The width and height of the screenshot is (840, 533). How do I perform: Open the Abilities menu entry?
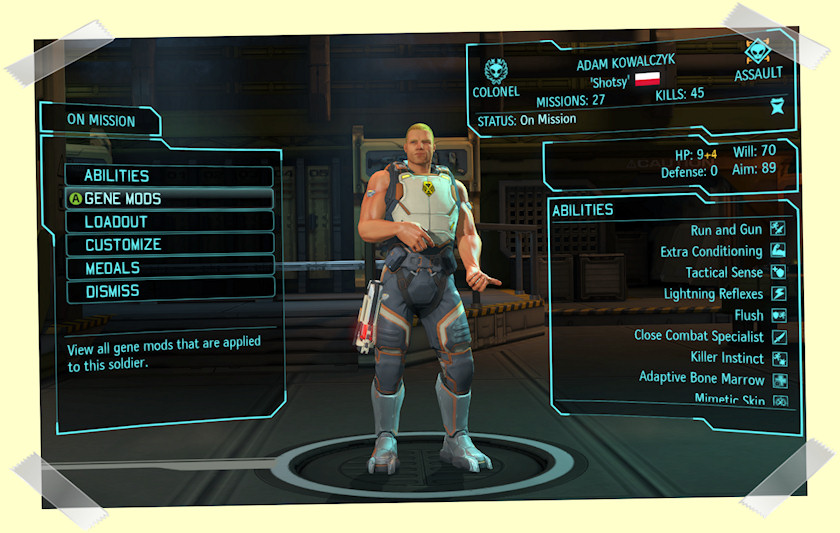tap(168, 176)
